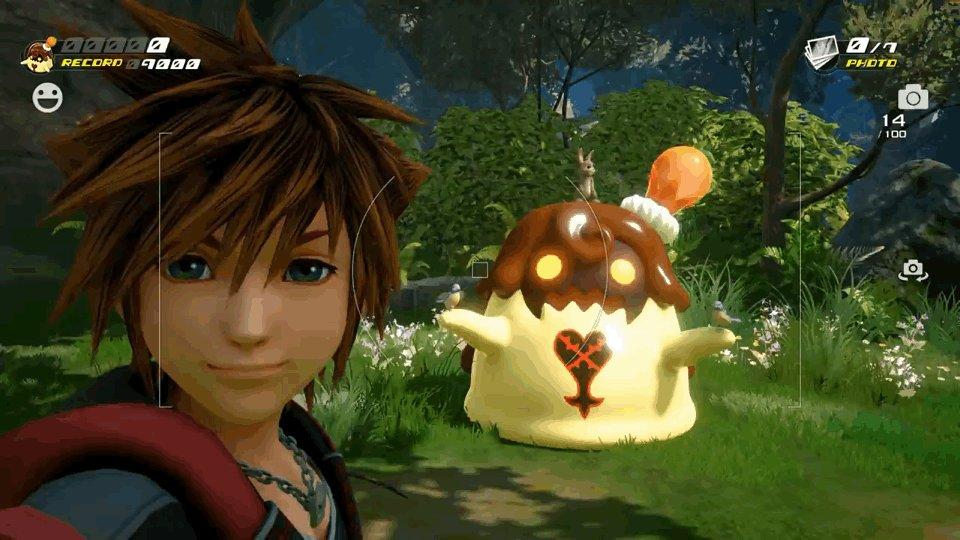The image size is (960, 540).
Task: Toggle the smiley face expression icon
Action: click(x=46, y=97)
